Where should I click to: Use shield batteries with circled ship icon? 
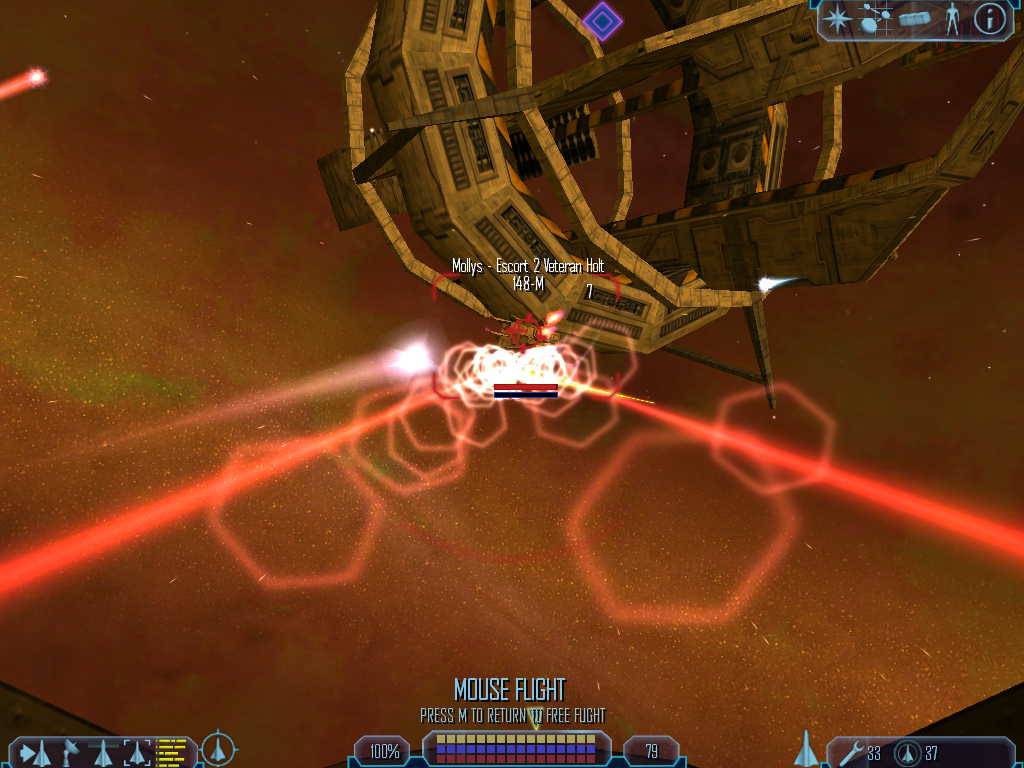tap(907, 752)
